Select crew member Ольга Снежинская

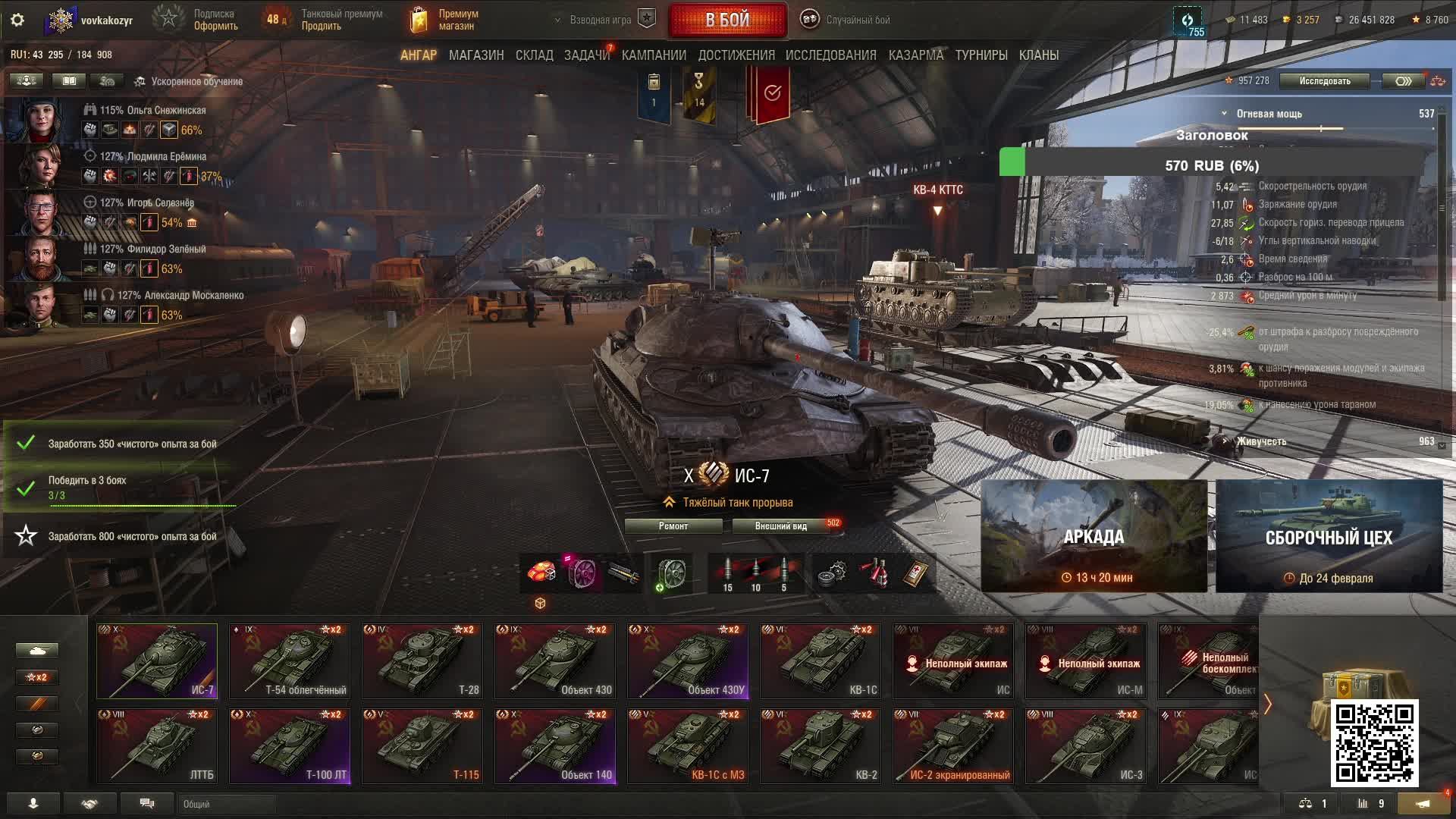click(x=152, y=111)
